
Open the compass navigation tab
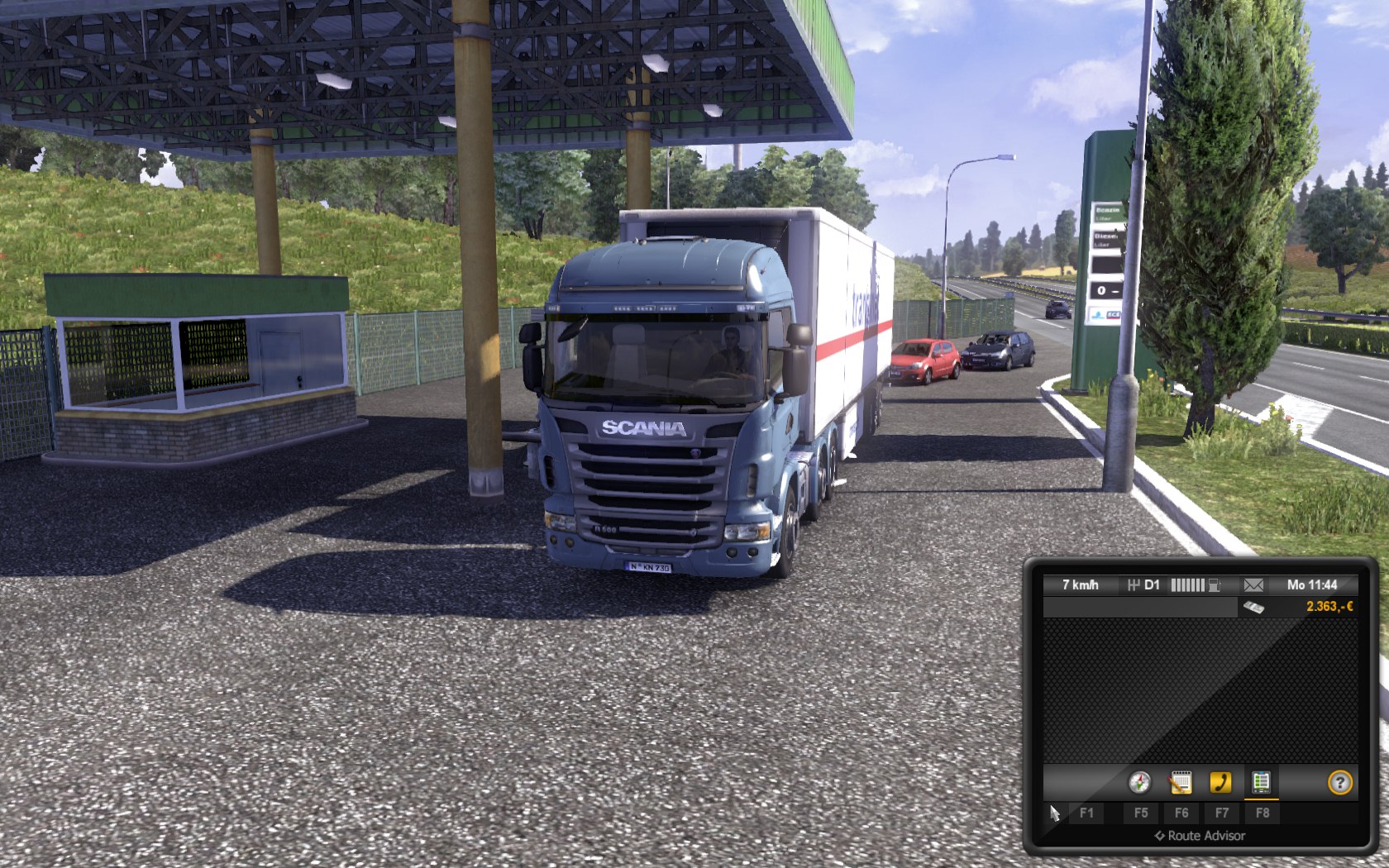pyautogui.click(x=1139, y=782)
